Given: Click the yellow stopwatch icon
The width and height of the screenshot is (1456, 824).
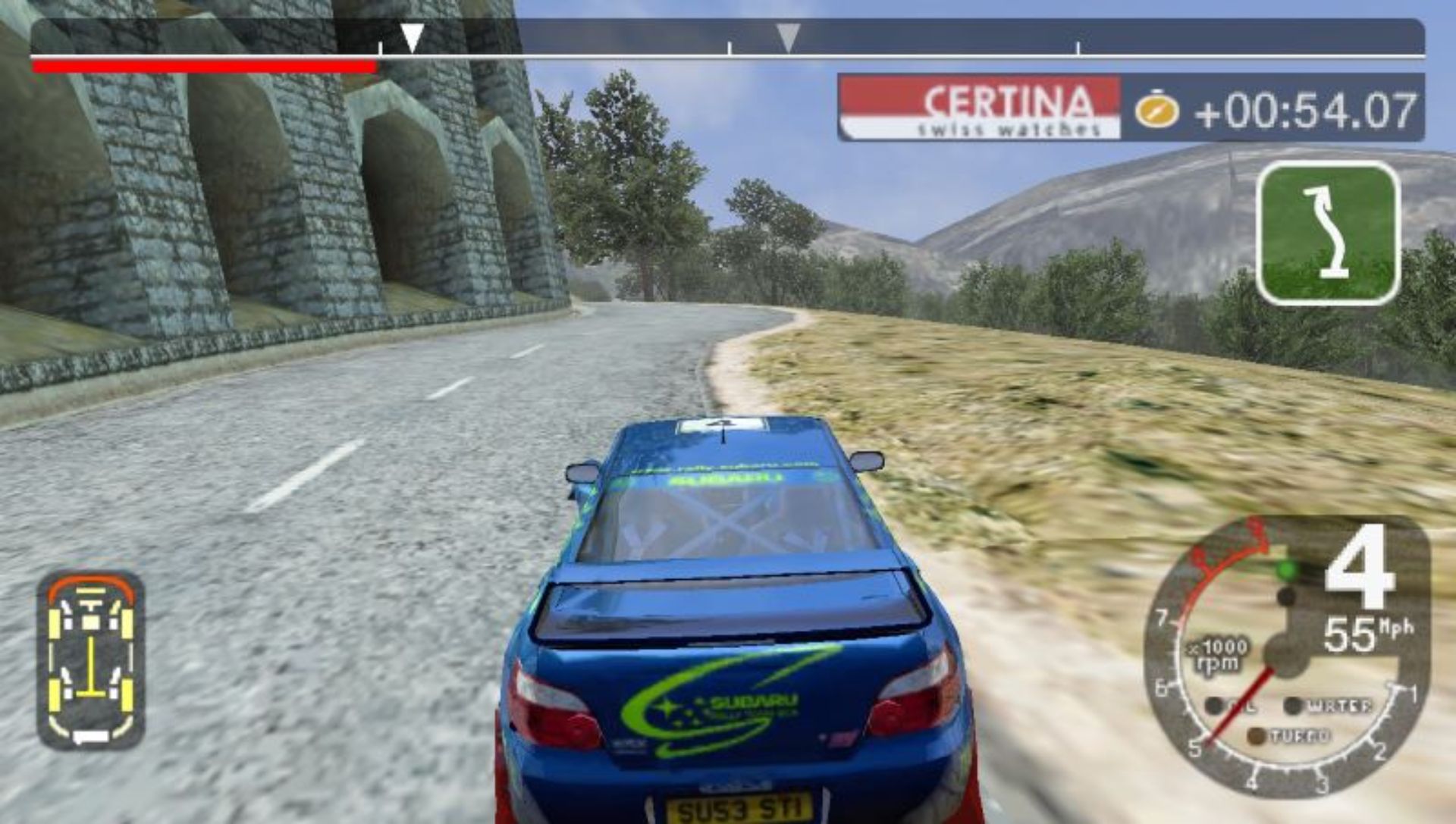Looking at the screenshot, I should [1156, 110].
